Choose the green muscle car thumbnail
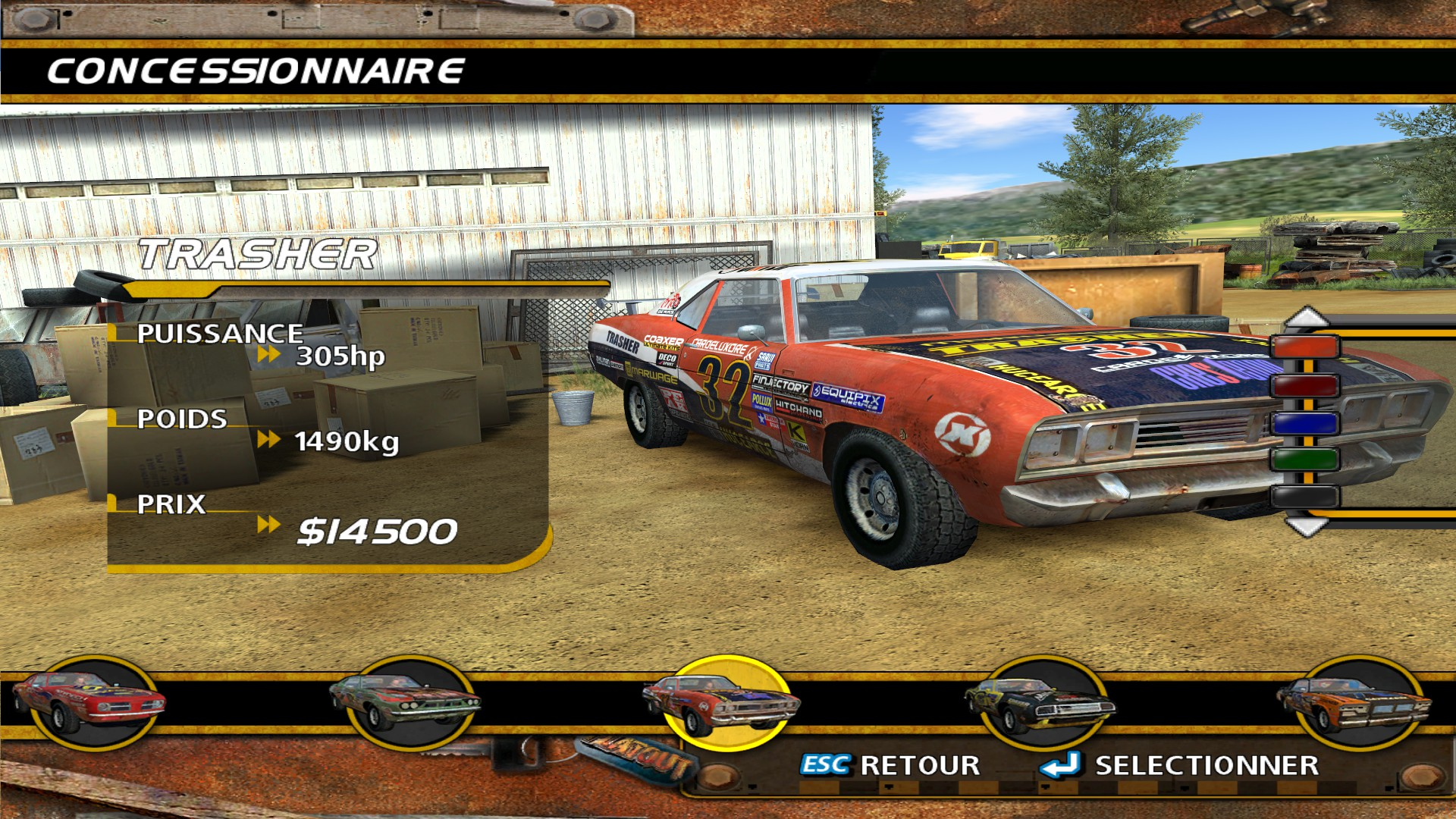1456x819 pixels. [x=405, y=702]
